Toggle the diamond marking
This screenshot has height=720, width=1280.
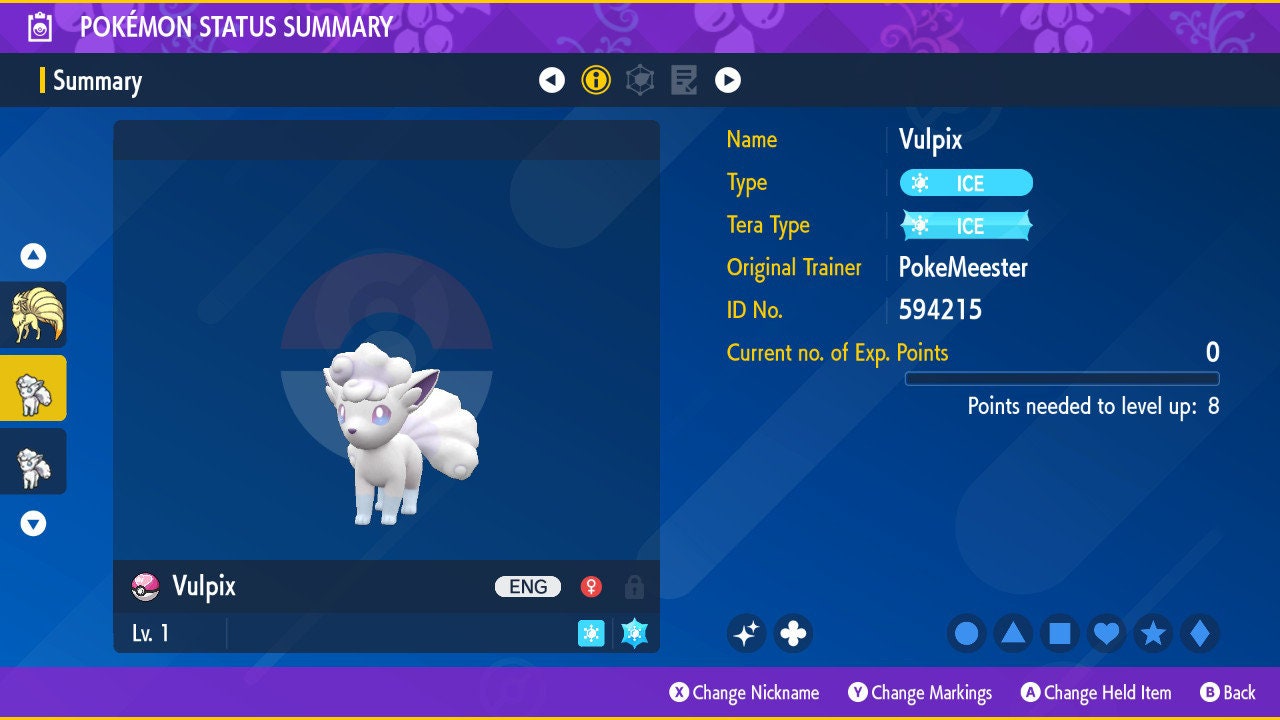(x=1200, y=633)
